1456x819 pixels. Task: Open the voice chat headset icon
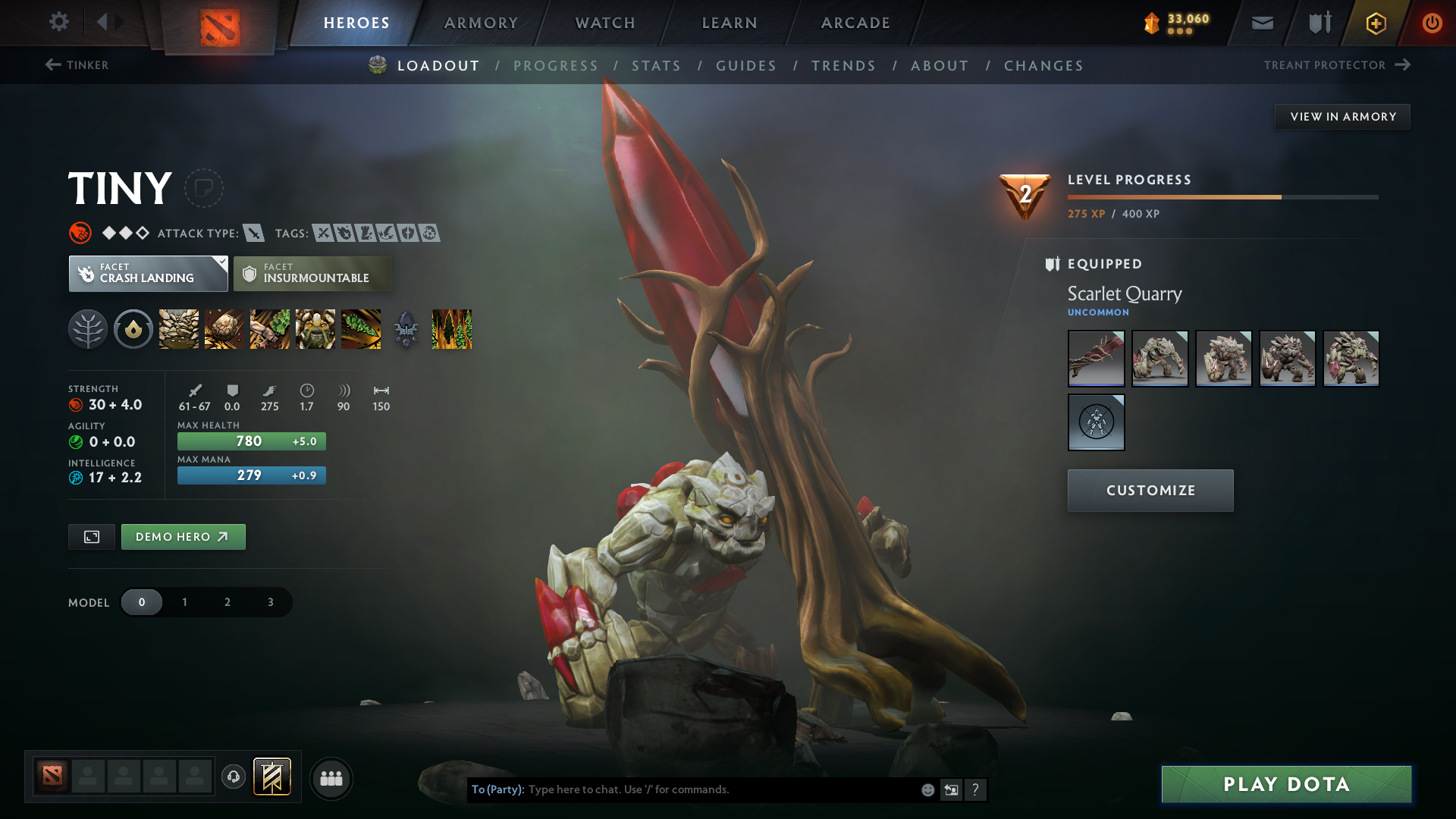(234, 778)
